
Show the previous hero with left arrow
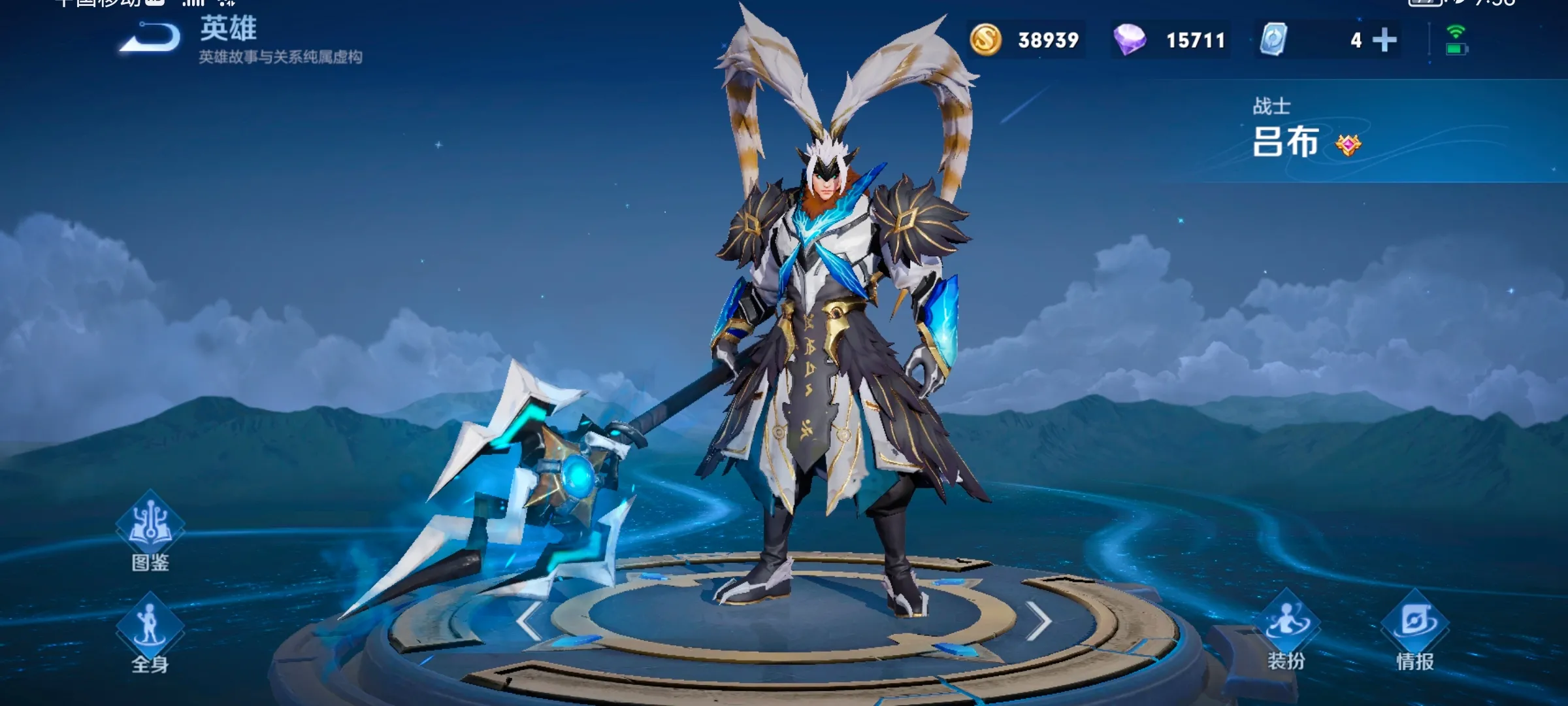pos(528,621)
